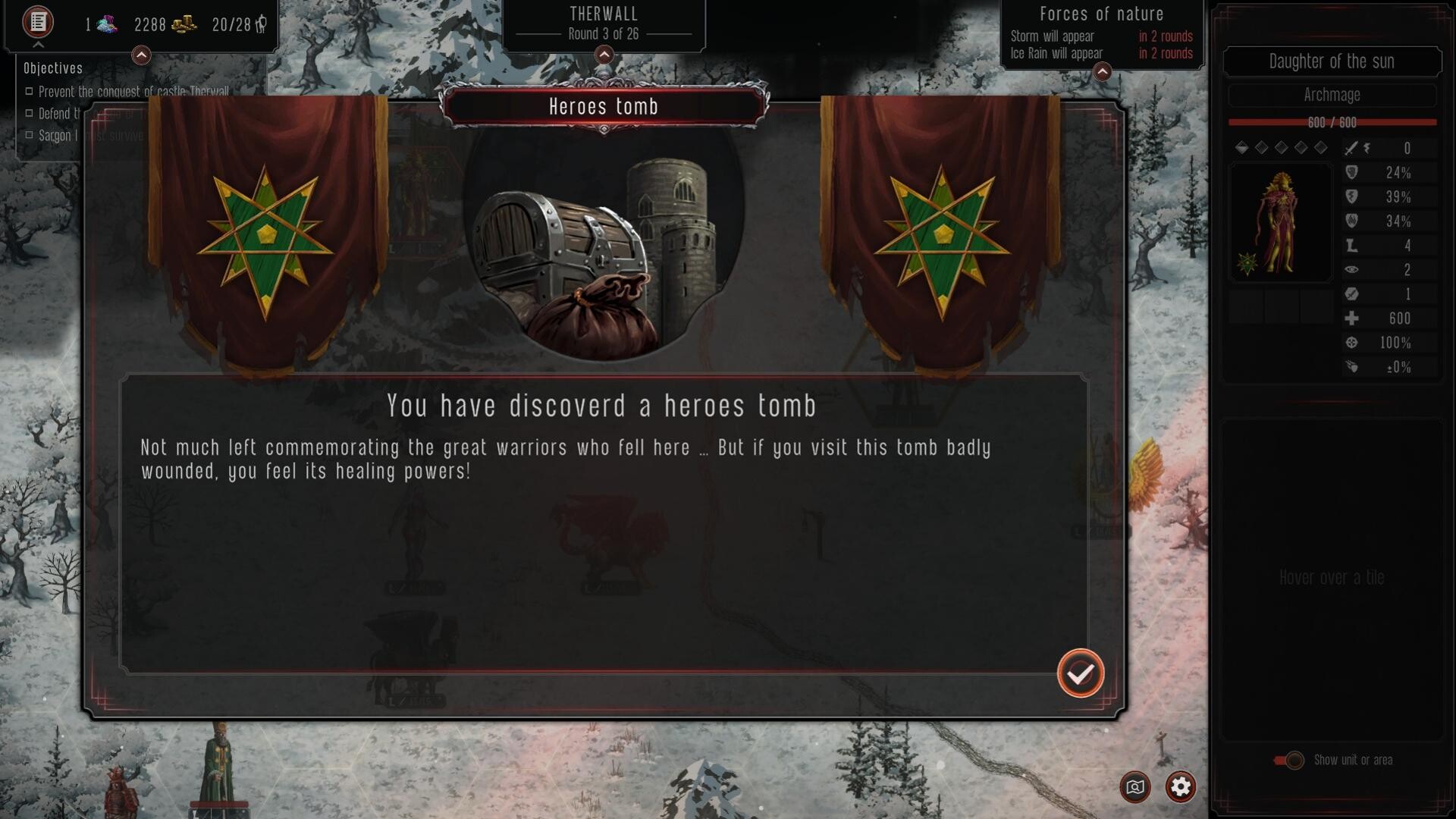Confirm the Heroes tomb dialog checkmark
1456x819 pixels.
1080,672
